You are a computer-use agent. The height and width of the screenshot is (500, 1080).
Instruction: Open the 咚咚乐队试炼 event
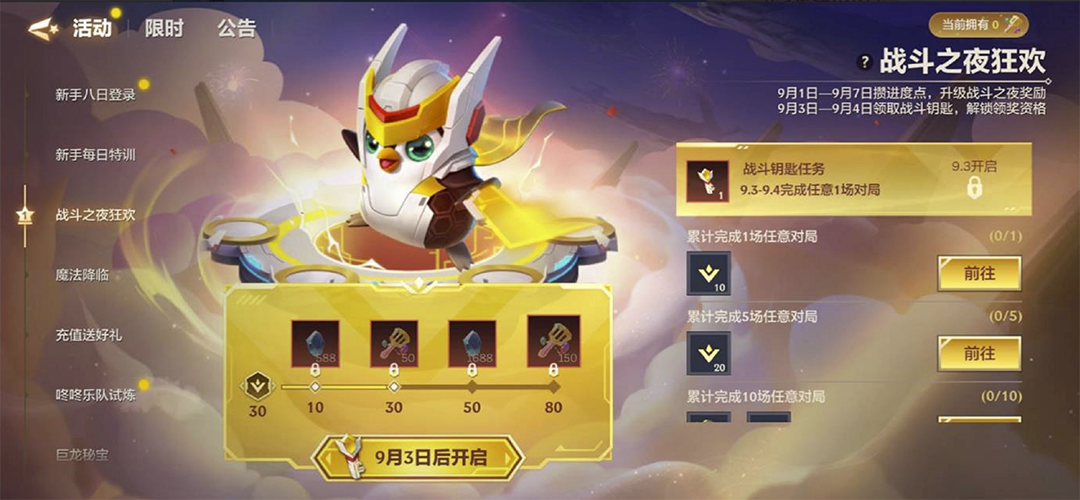pyautogui.click(x=95, y=395)
